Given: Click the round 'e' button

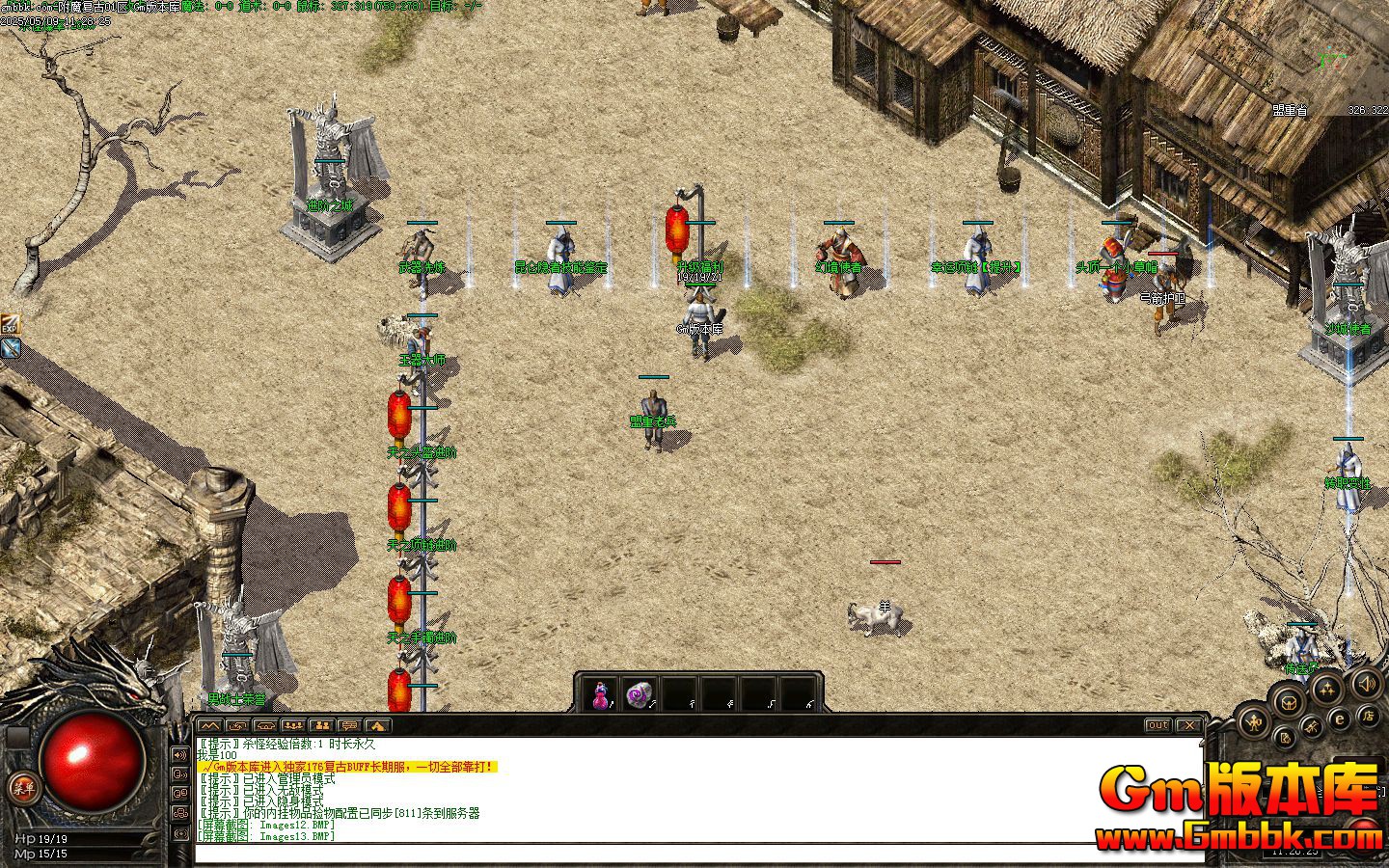Looking at the screenshot, I should [1340, 719].
